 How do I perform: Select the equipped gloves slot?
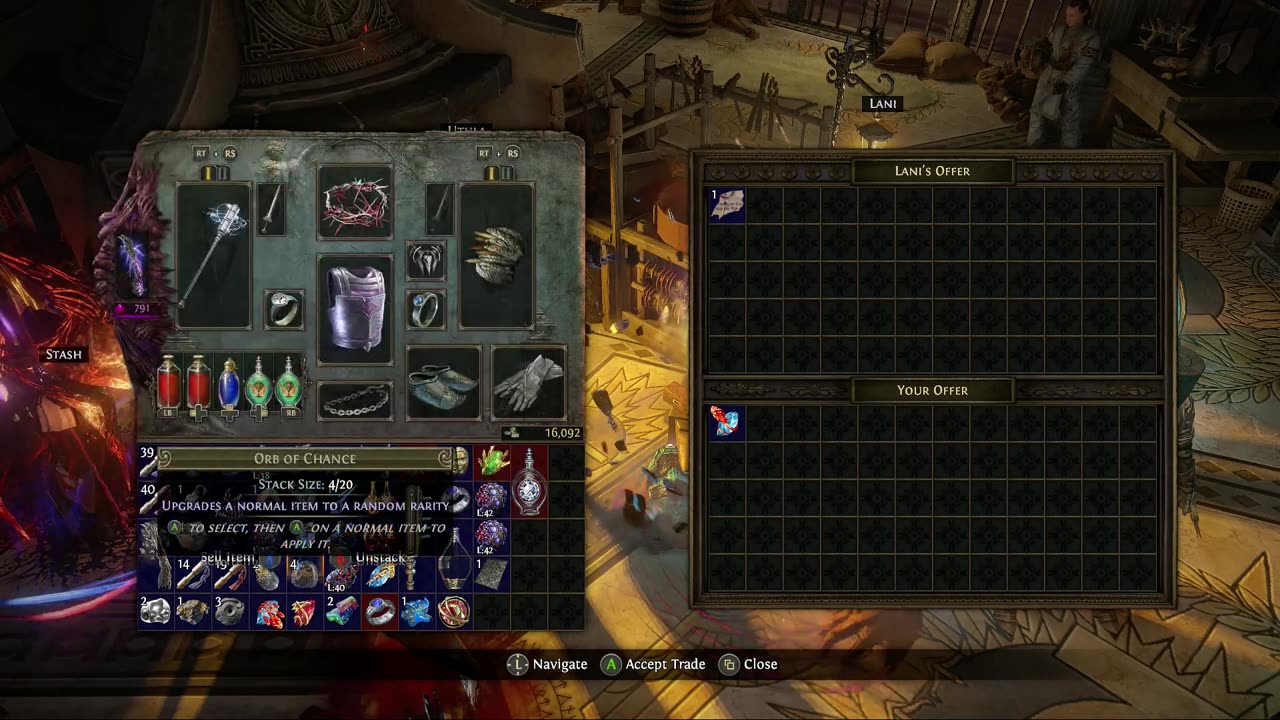(529, 382)
